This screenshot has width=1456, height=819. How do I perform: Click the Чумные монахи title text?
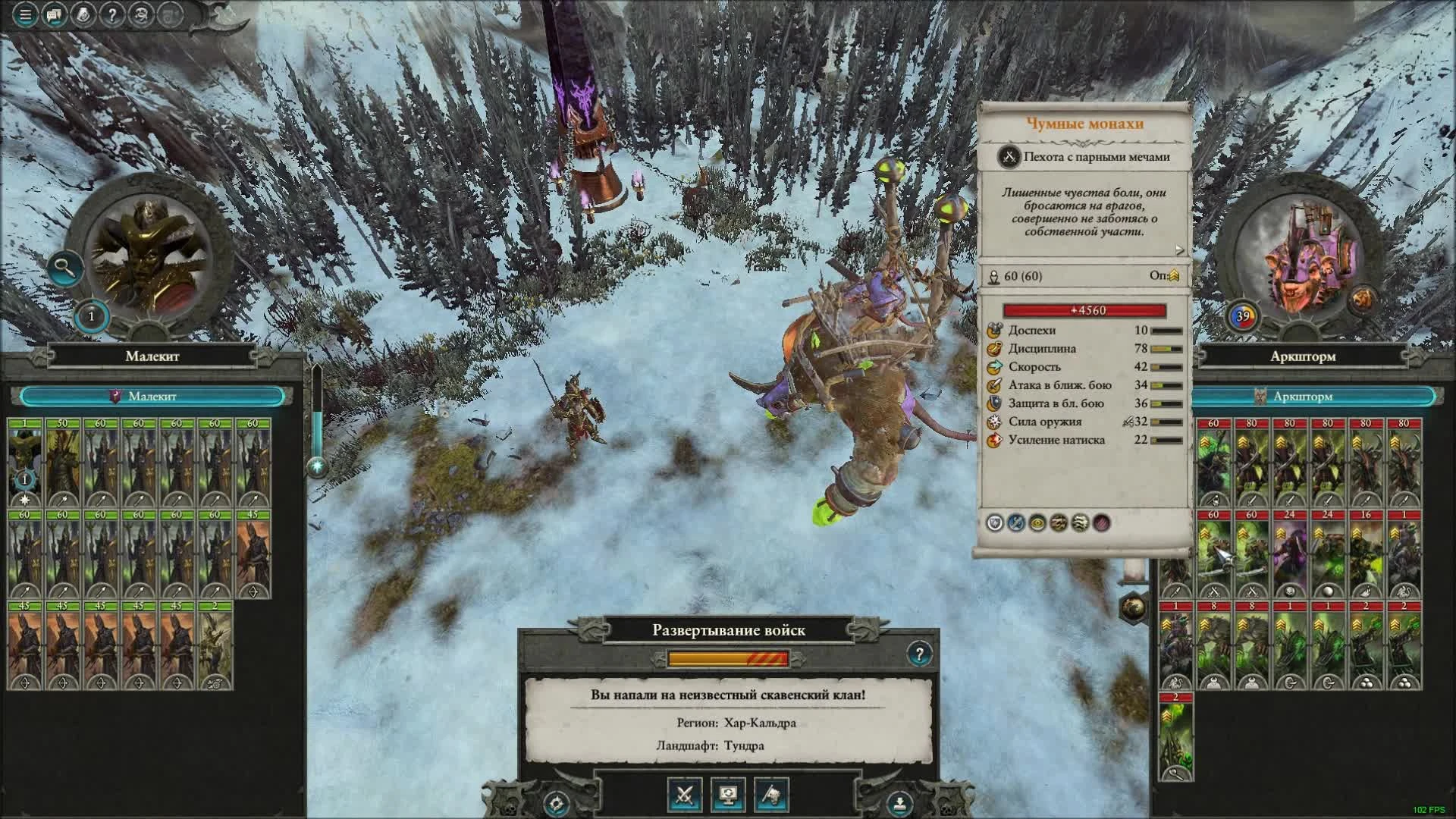click(x=1084, y=125)
